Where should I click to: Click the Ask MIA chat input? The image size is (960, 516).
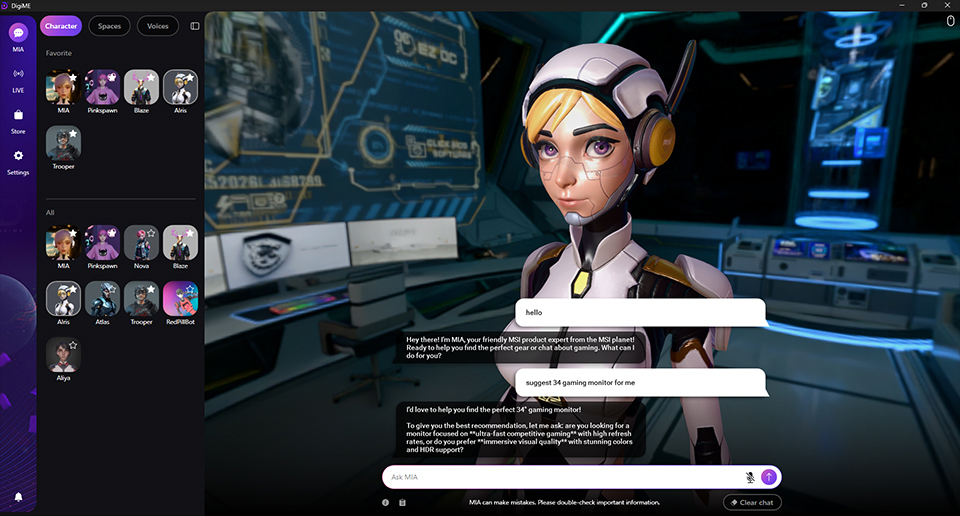560,477
